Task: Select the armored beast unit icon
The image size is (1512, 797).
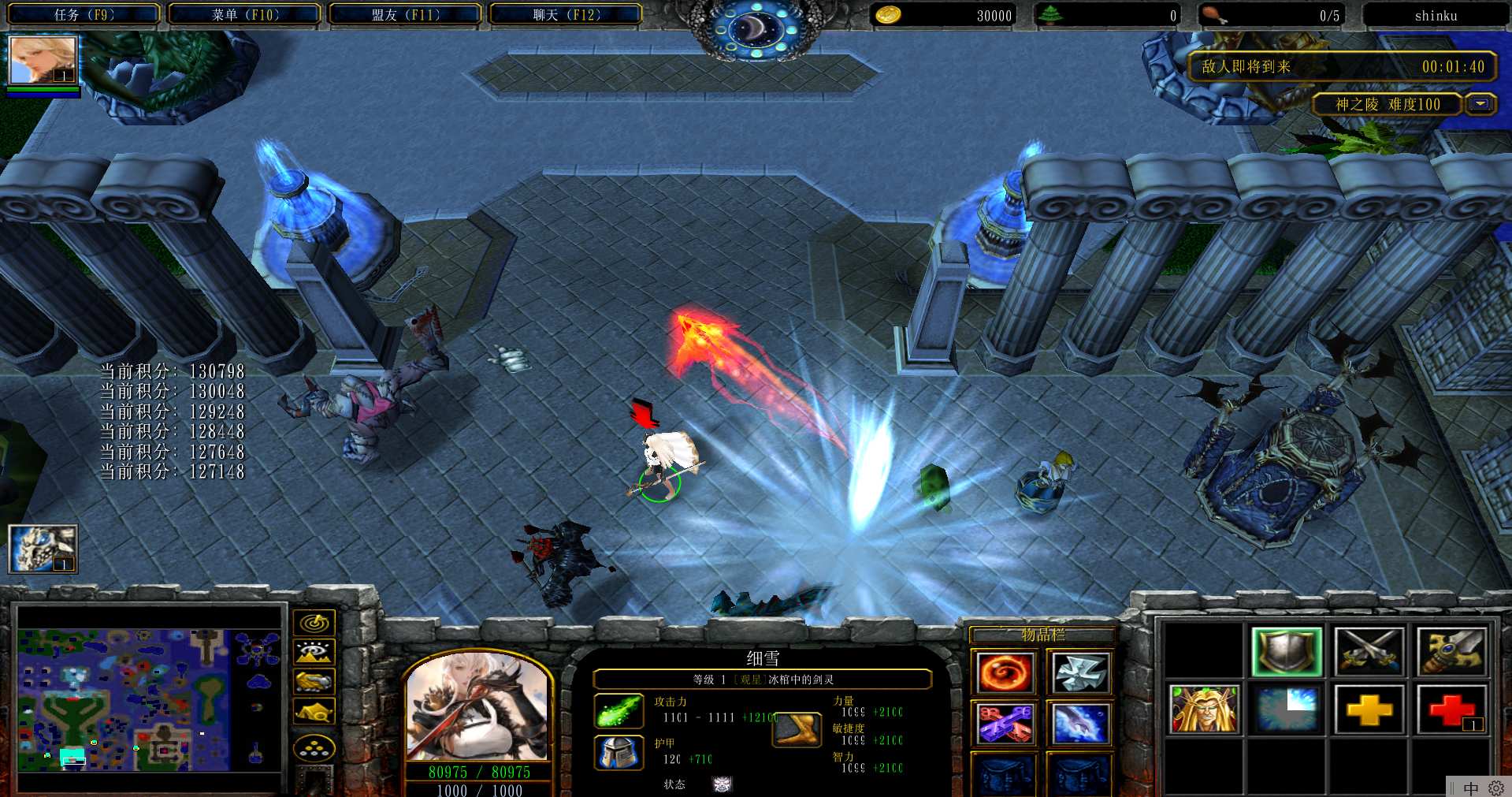Action: pos(43,548)
